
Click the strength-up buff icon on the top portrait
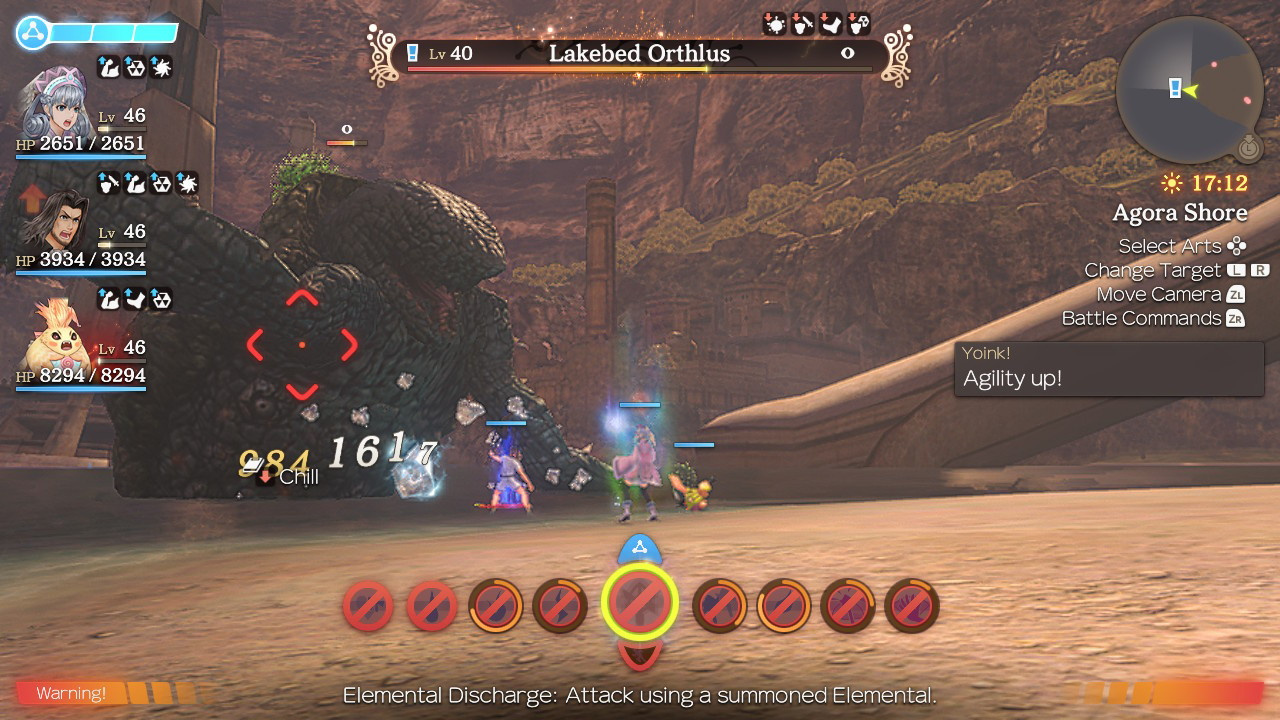click(x=110, y=67)
